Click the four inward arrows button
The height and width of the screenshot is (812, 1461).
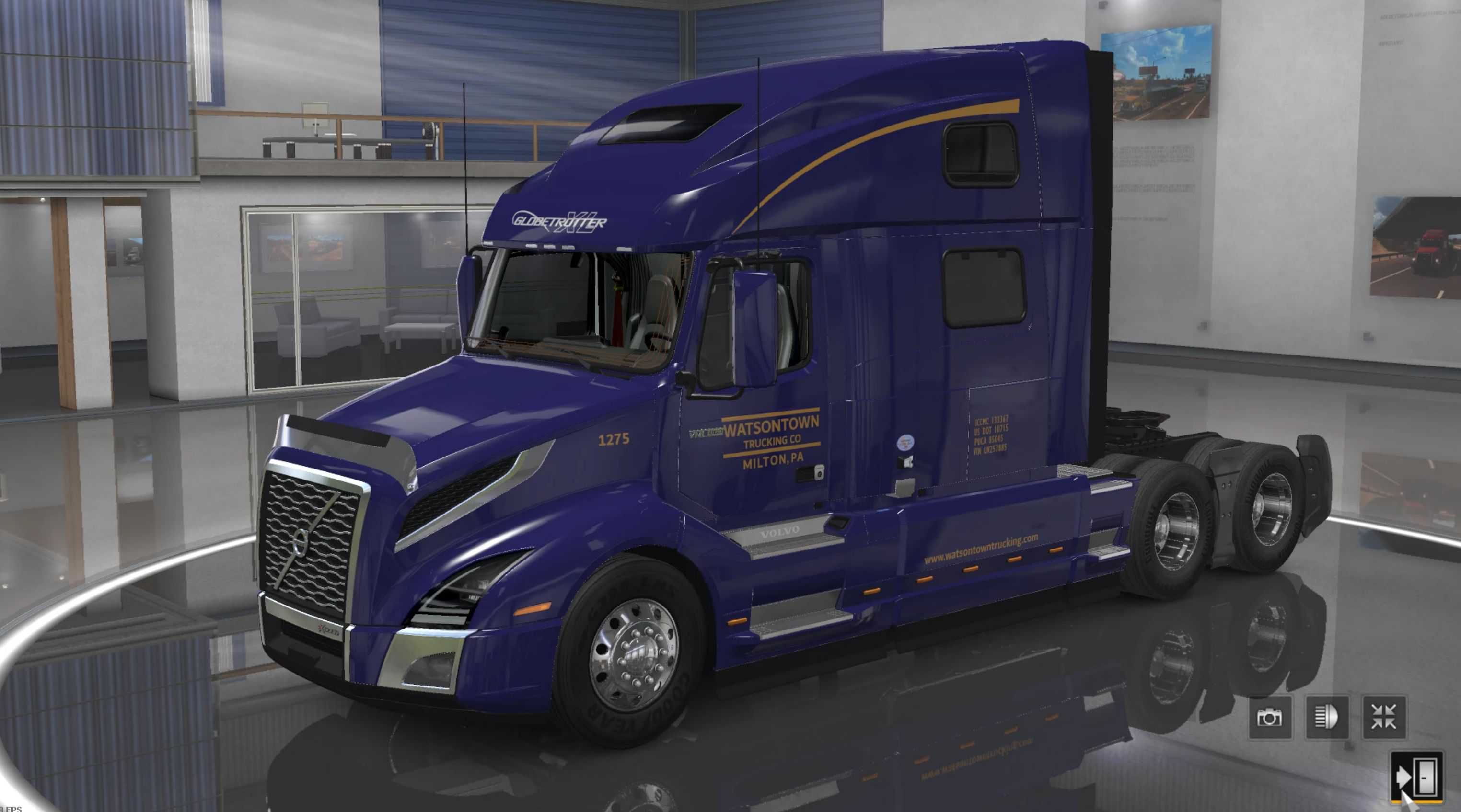pos(1384,717)
